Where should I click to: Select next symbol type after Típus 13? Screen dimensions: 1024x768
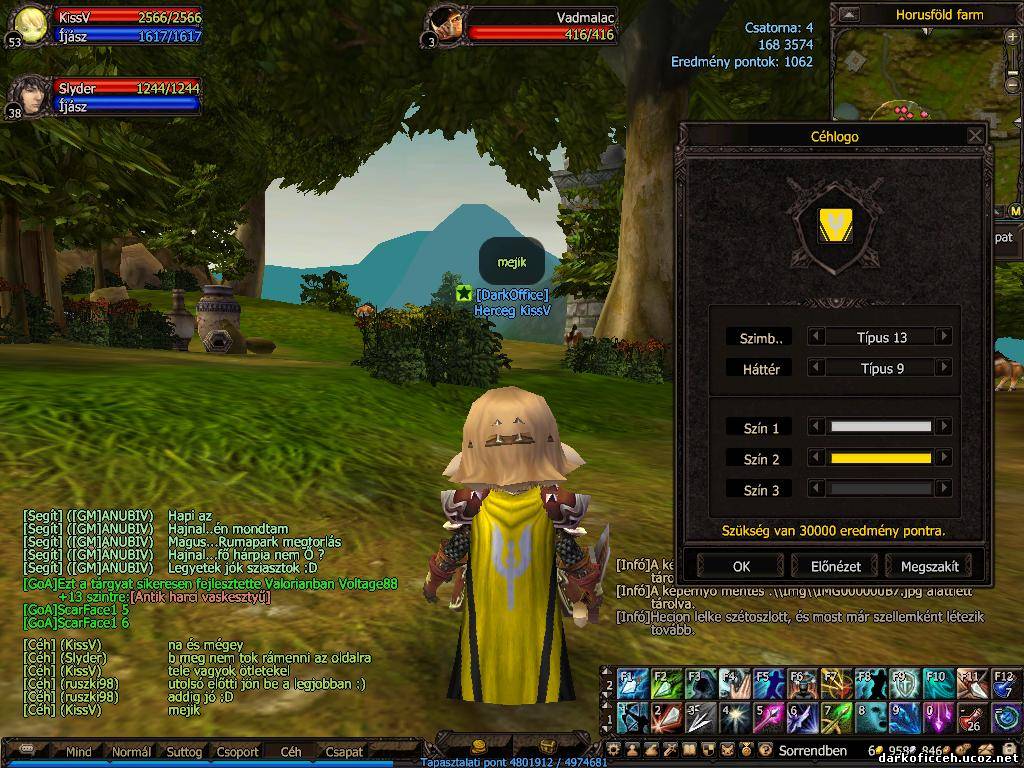click(x=943, y=337)
